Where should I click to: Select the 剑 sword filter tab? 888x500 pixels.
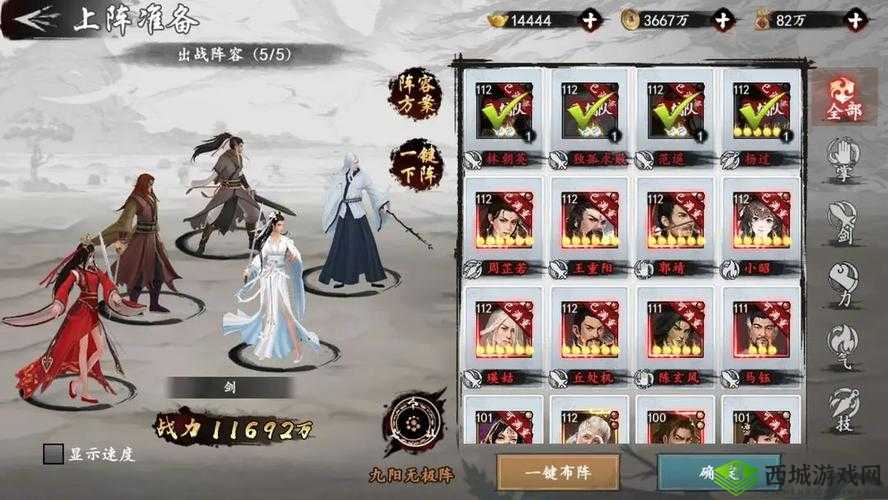pos(844,219)
